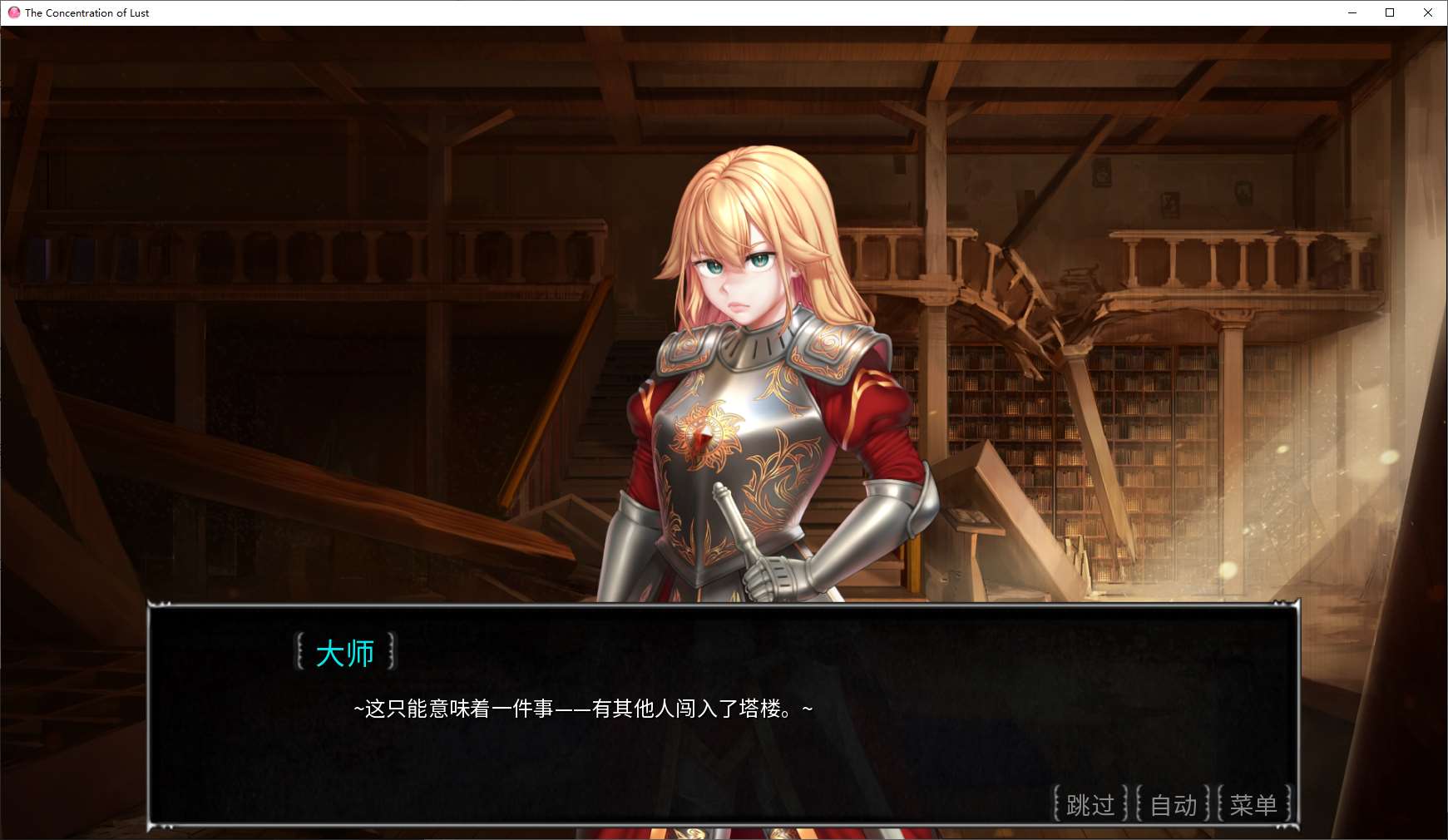Click the 跳过 skip button

[x=1090, y=804]
